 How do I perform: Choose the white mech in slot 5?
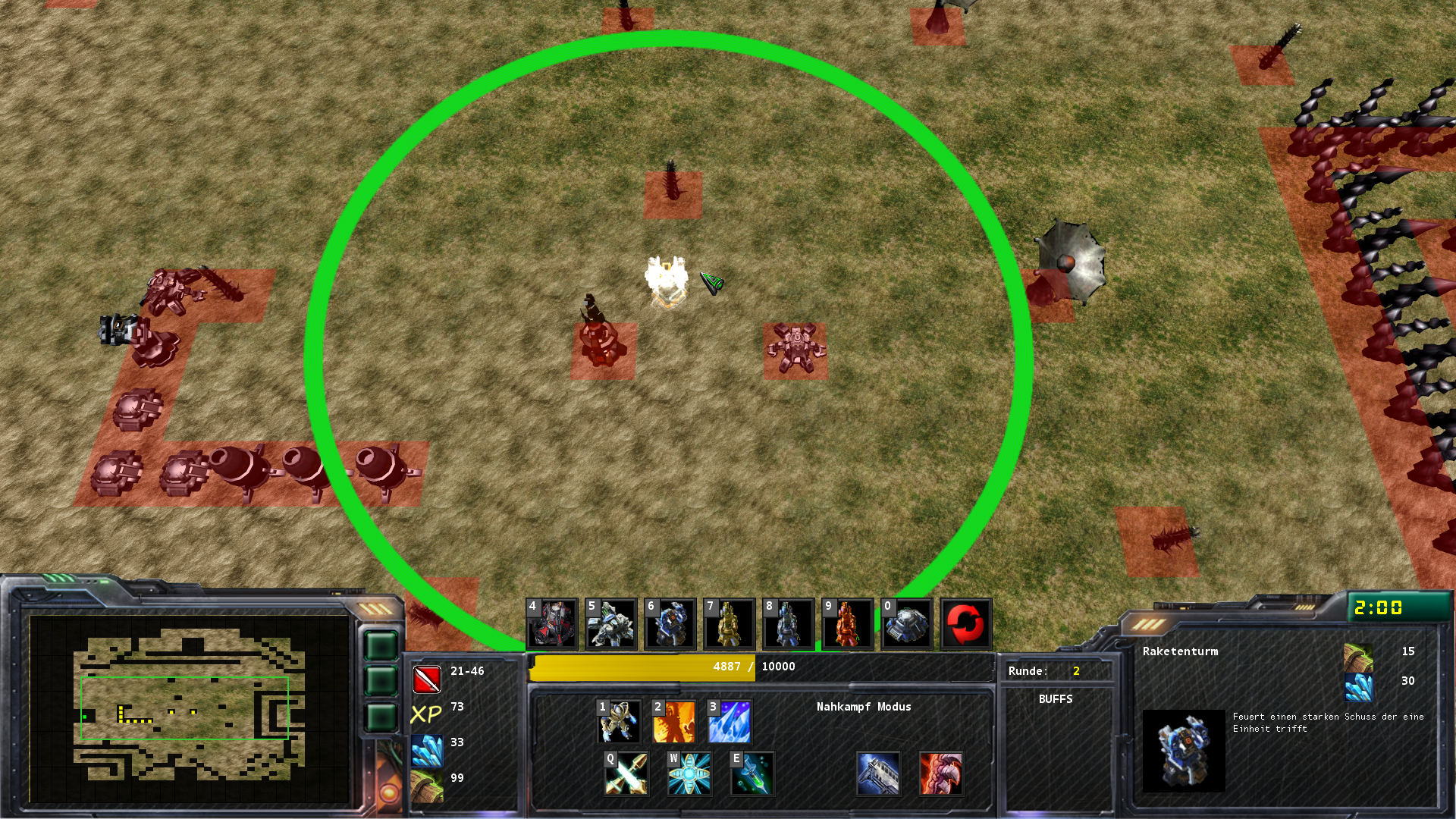[611, 624]
